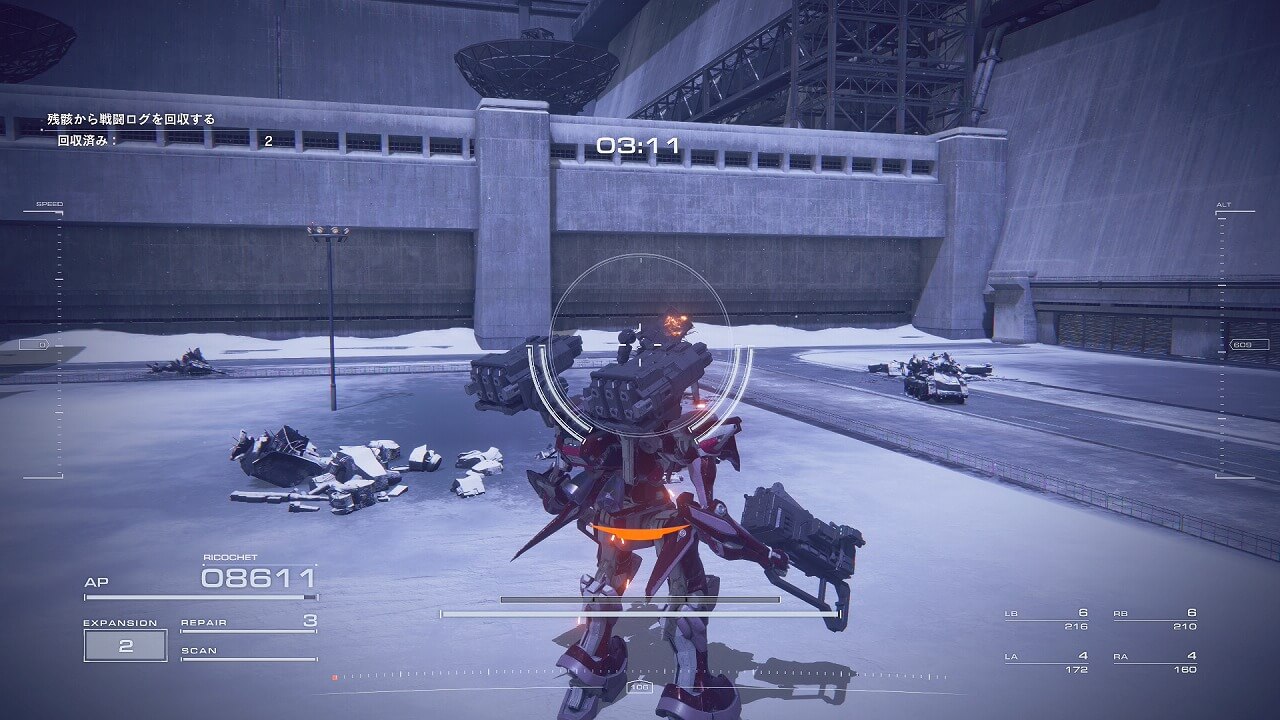Select the LB shoulder weapon slot
This screenshot has width=1280, height=720.
1046,619
